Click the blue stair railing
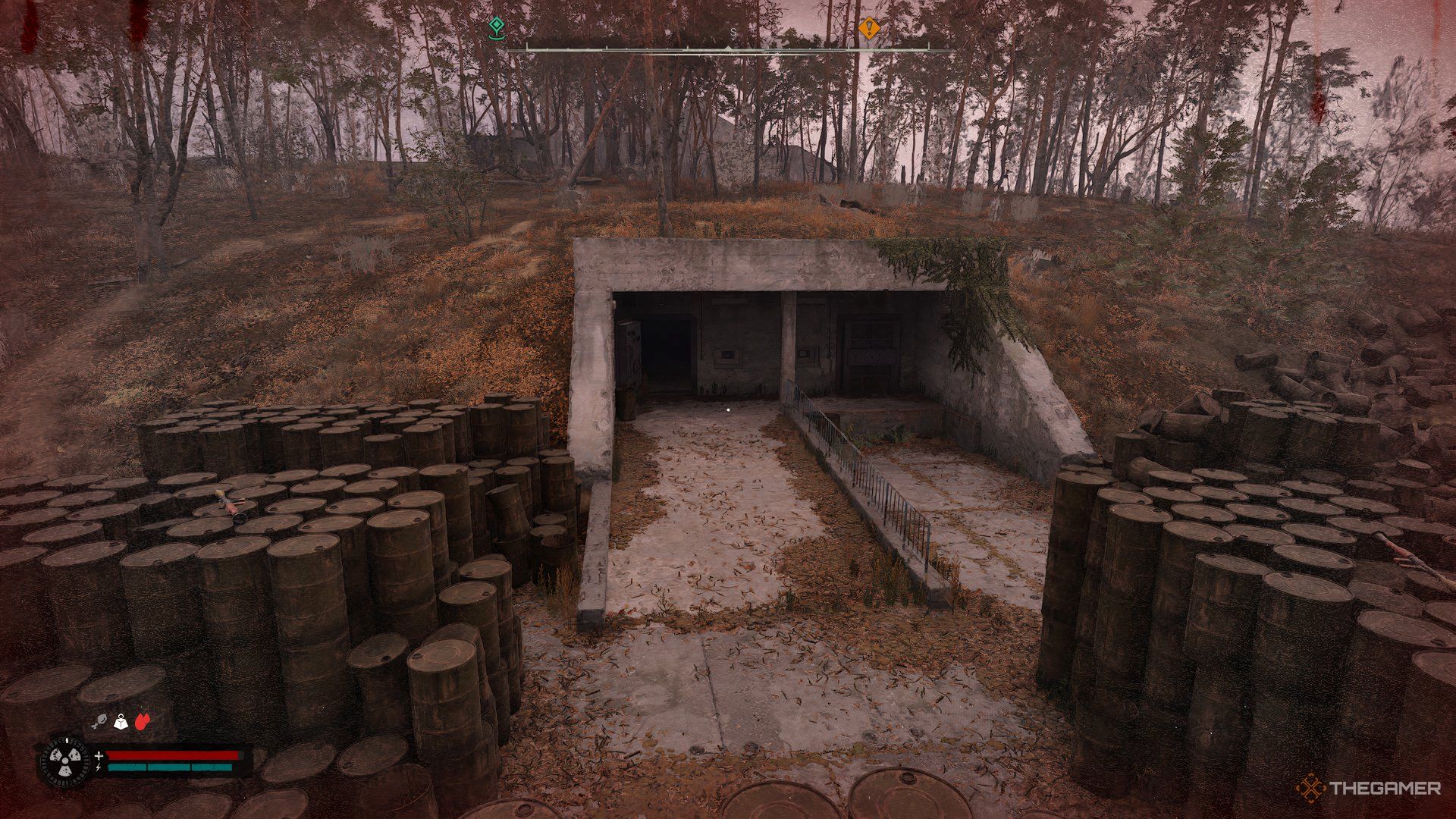Image resolution: width=1456 pixels, height=819 pixels. pos(857,470)
